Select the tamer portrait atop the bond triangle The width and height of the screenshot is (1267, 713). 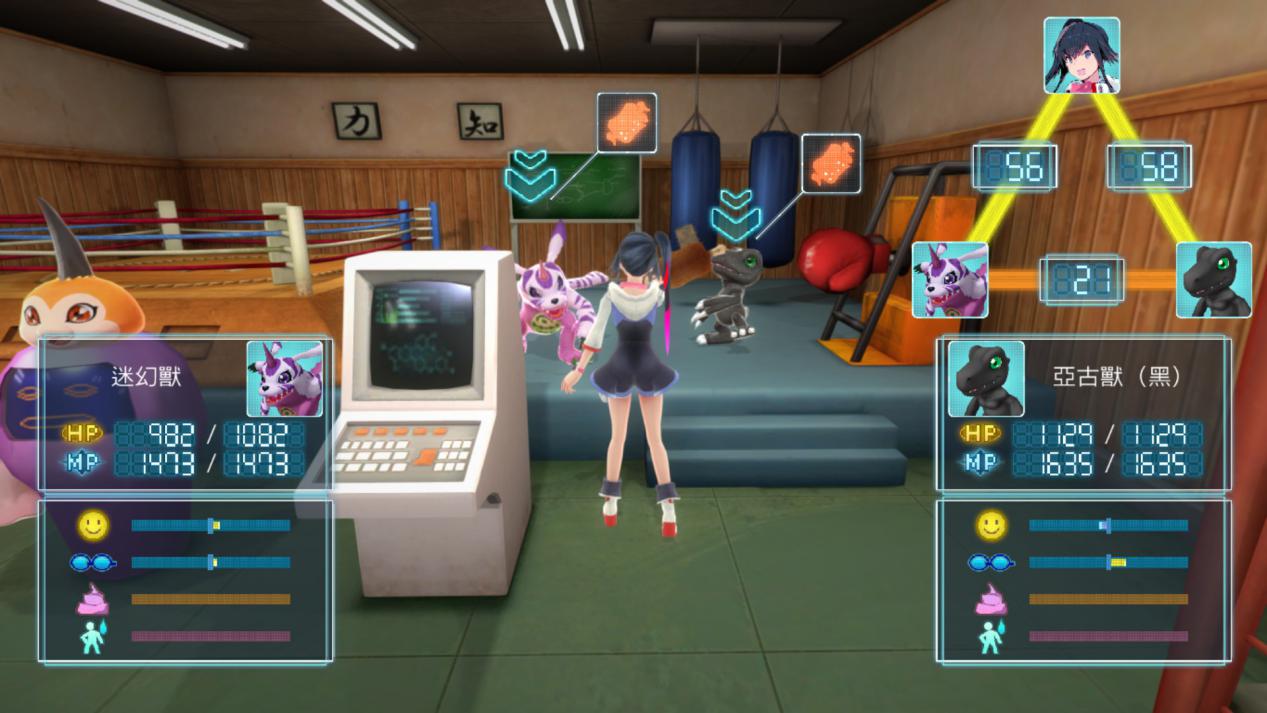(1081, 56)
